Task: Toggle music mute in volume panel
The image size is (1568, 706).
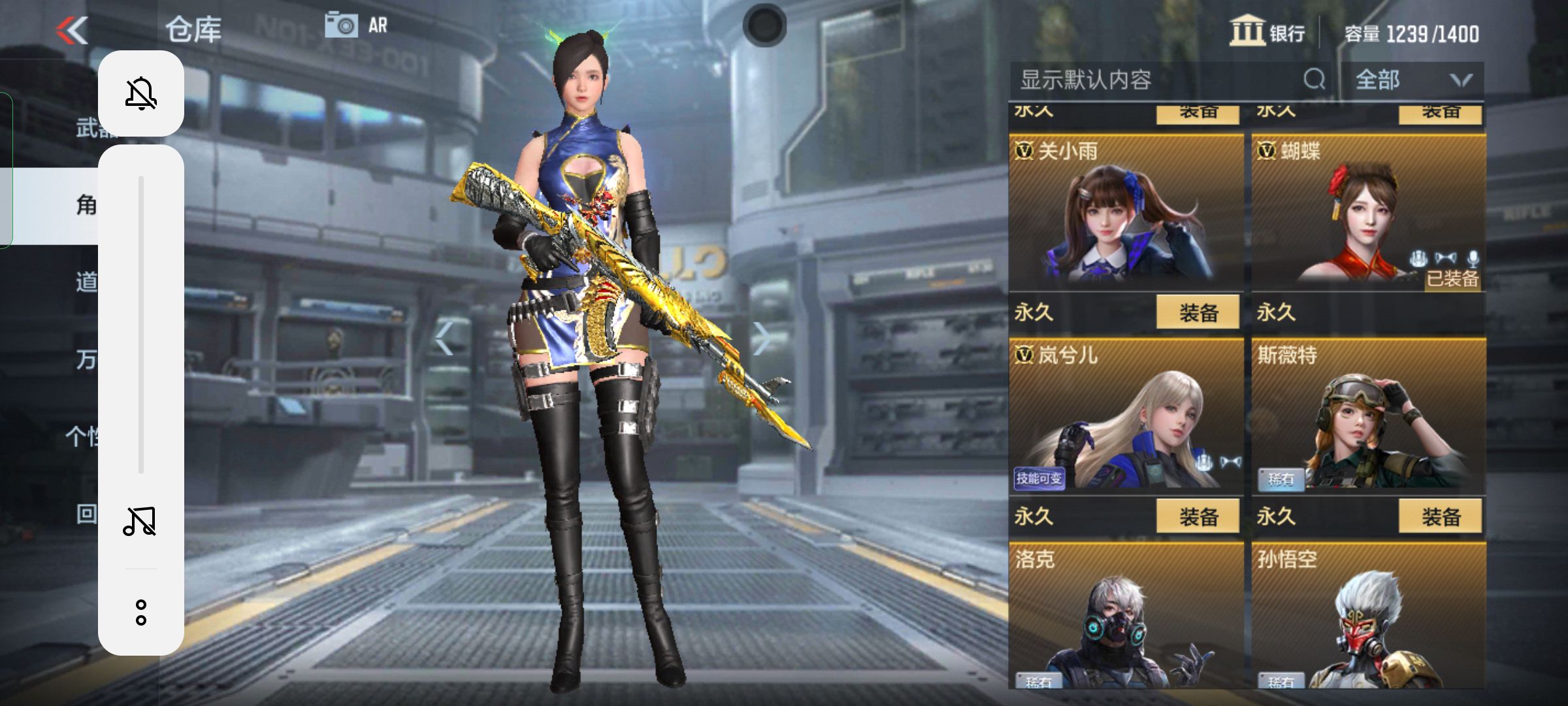Action: click(141, 520)
